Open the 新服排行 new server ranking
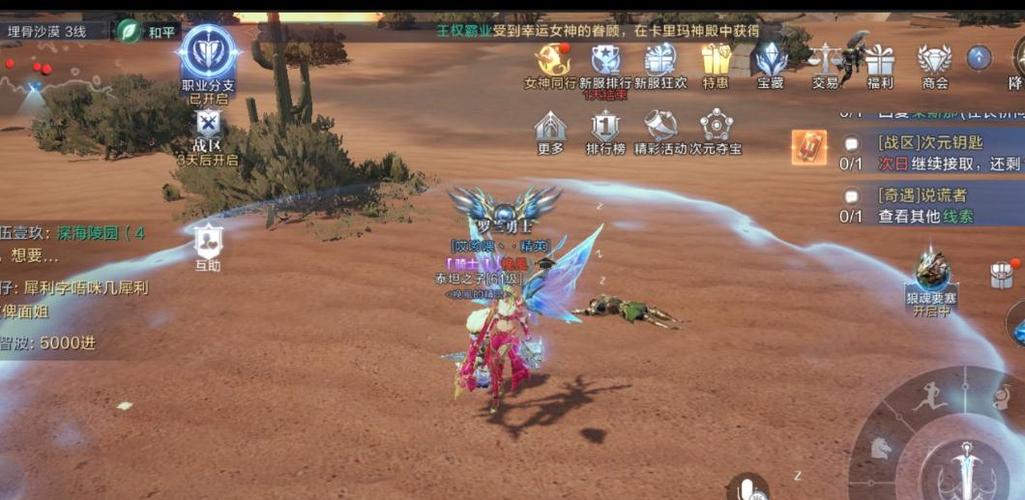 point(605,60)
